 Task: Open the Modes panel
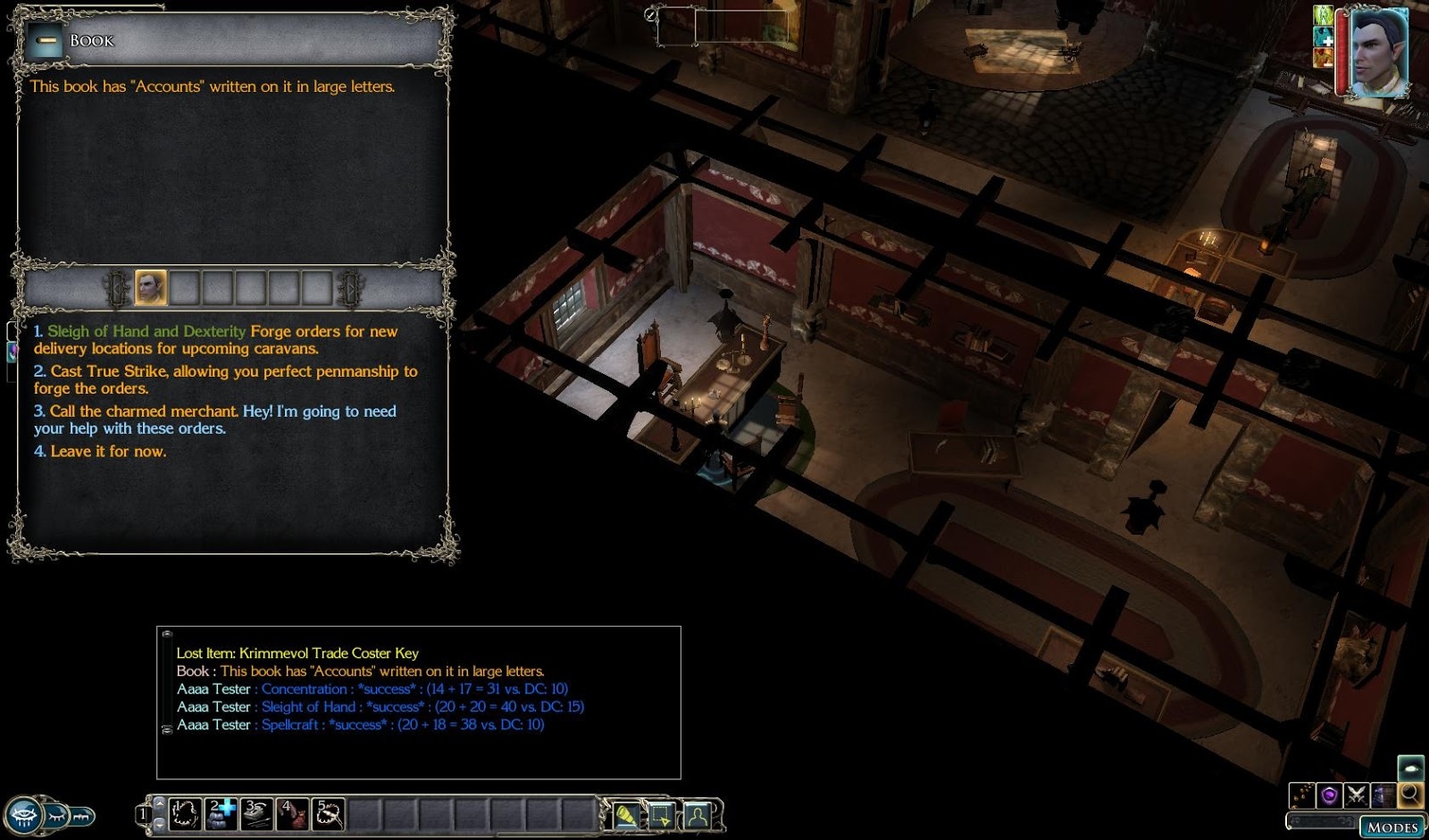coord(1391,828)
